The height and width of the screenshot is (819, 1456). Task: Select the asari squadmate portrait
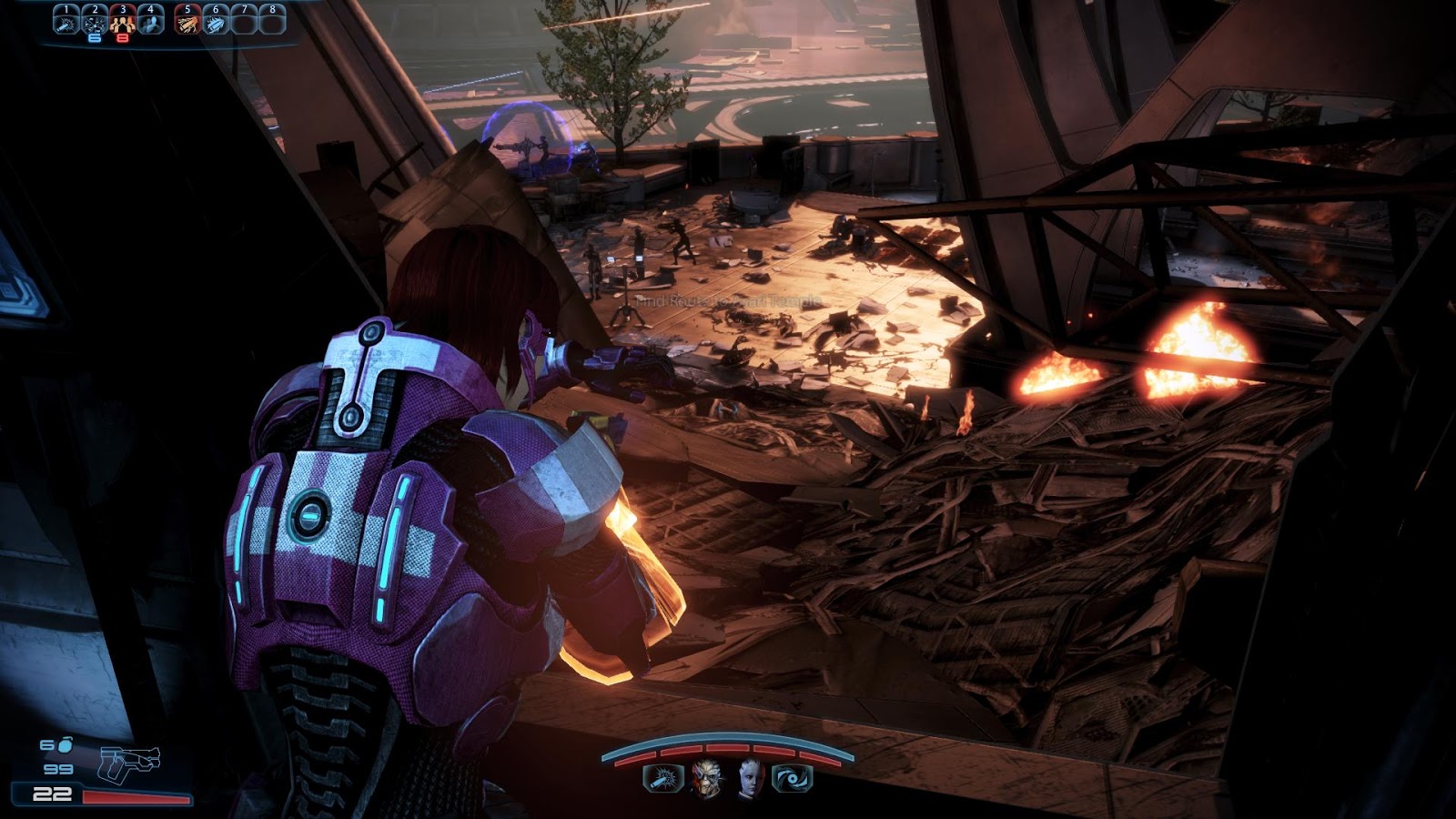click(x=750, y=778)
